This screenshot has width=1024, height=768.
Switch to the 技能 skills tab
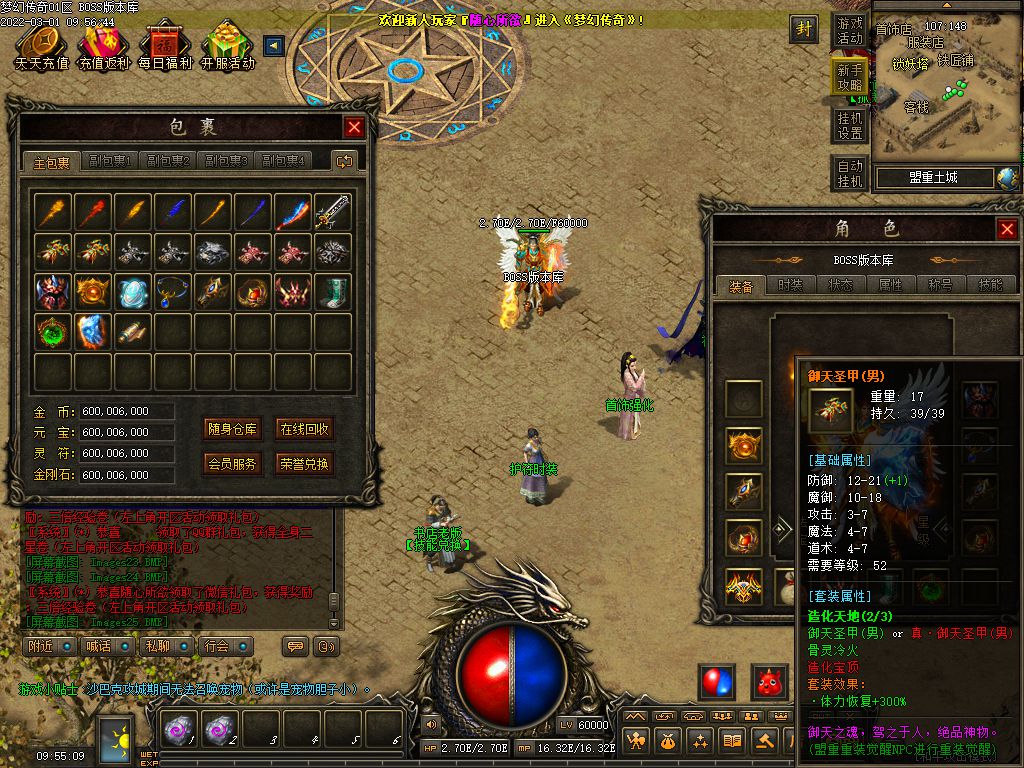[x=990, y=285]
